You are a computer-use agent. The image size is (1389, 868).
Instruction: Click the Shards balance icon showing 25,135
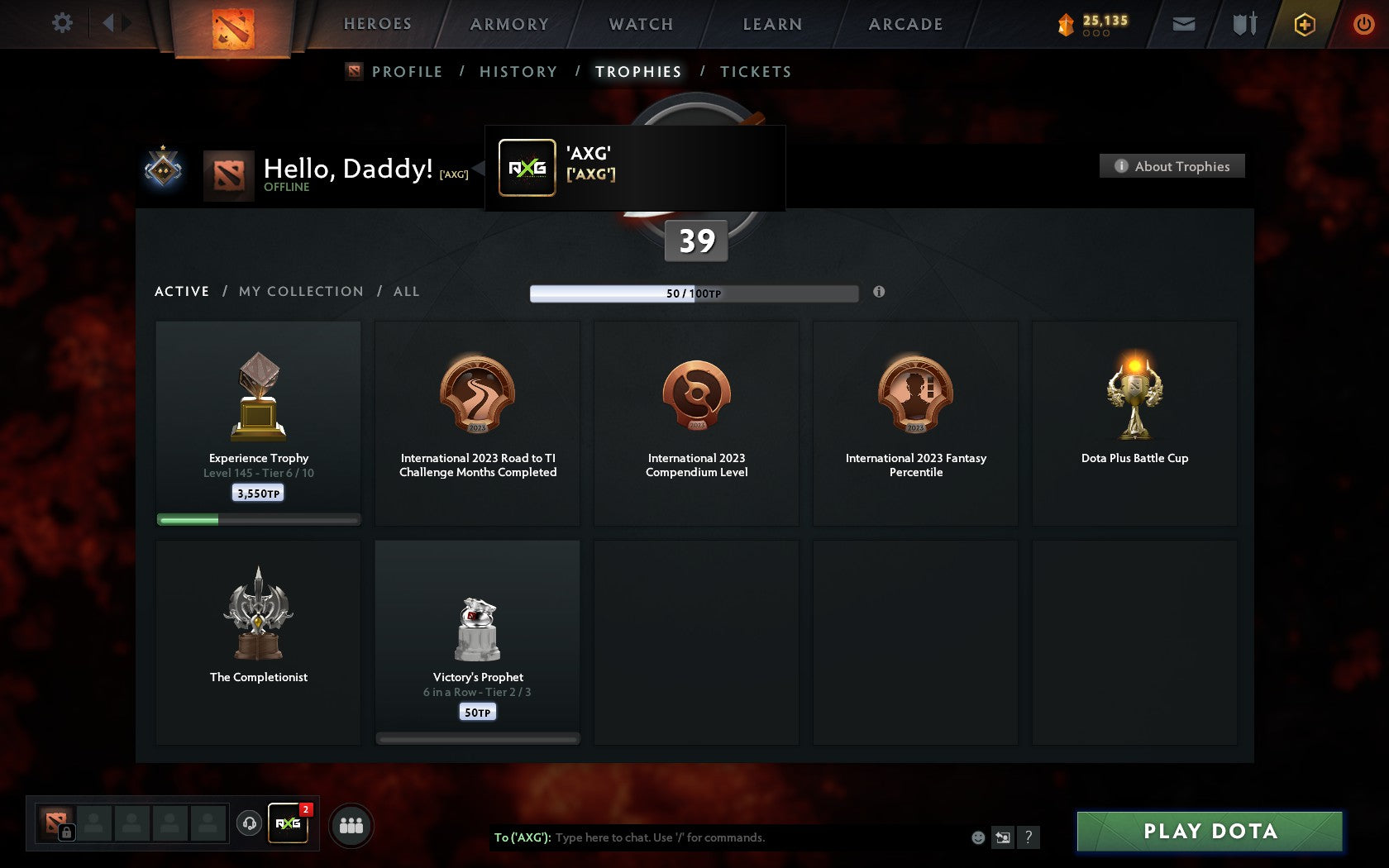pyautogui.click(x=1068, y=24)
